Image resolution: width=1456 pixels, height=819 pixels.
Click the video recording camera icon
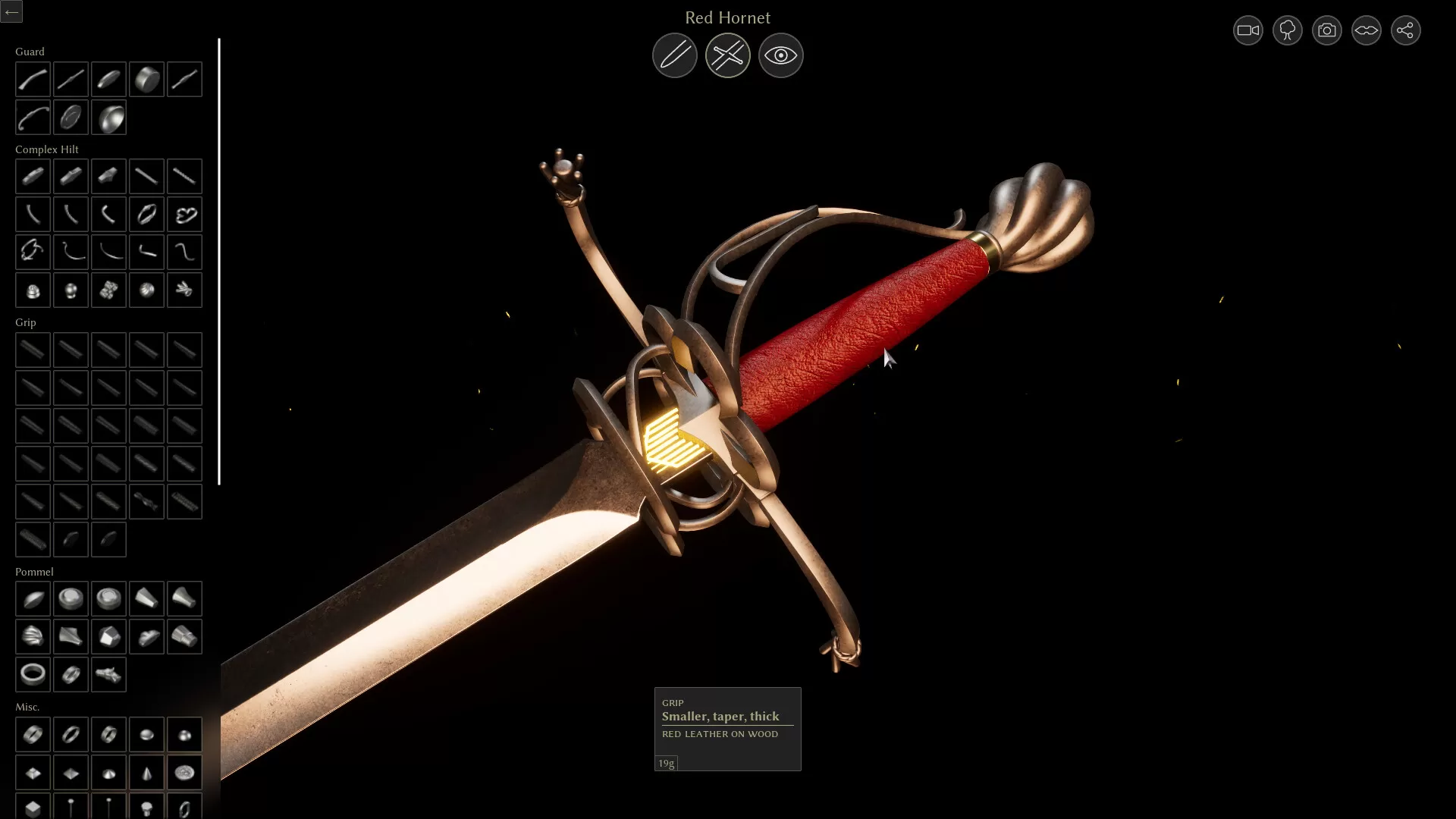(1247, 30)
